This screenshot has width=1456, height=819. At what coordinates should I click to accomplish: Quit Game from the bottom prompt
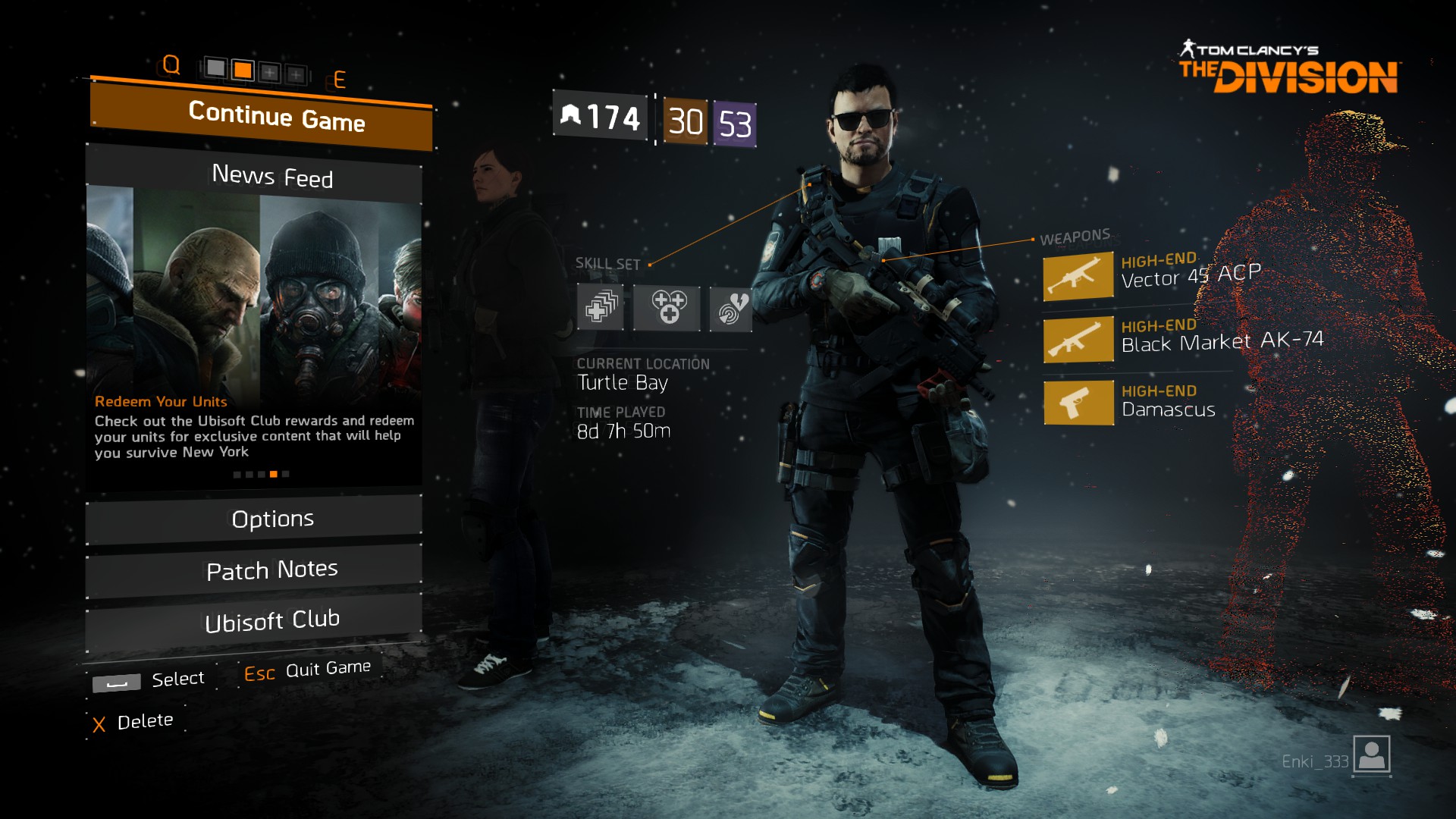(x=307, y=671)
